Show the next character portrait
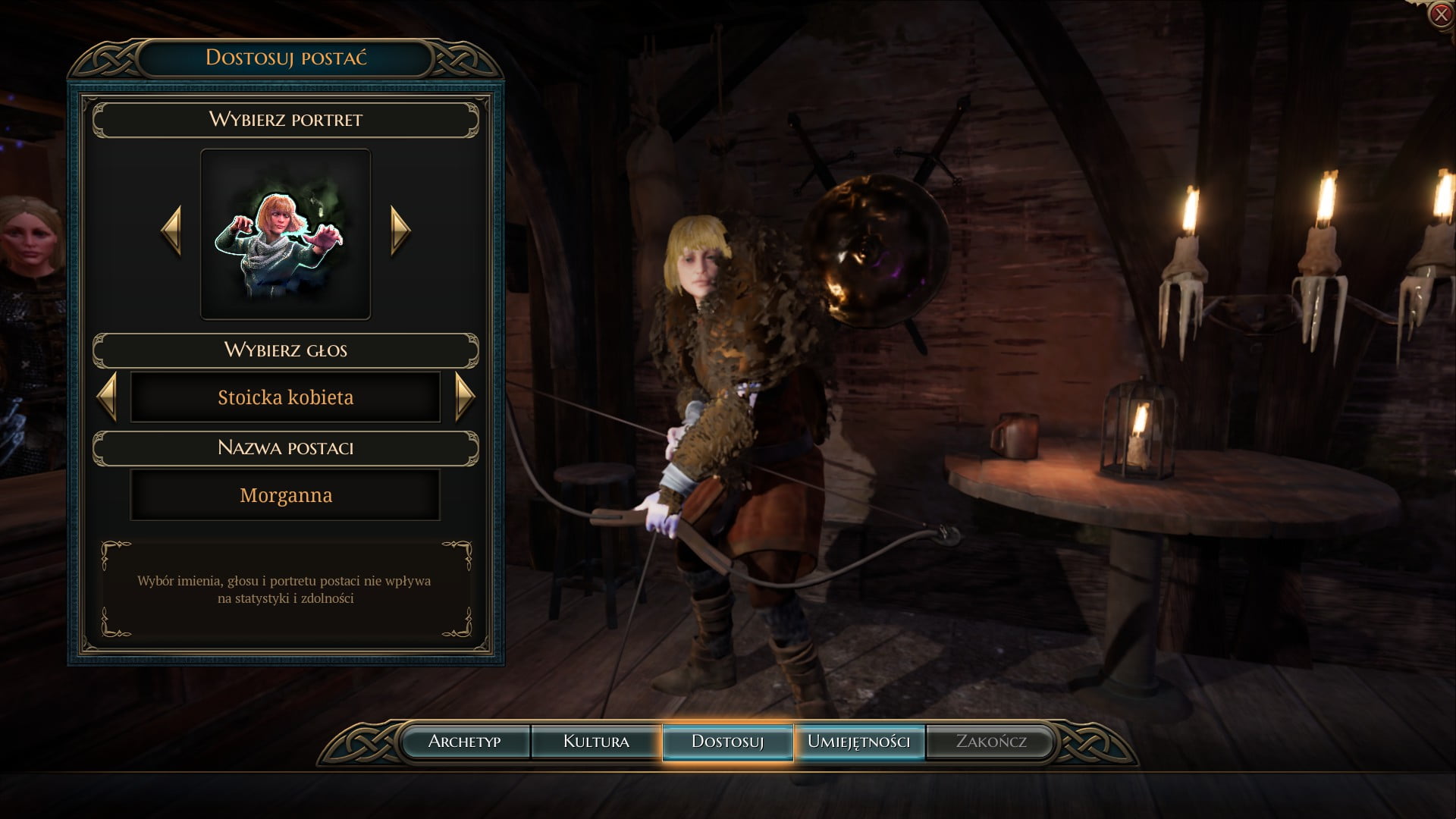 pos(400,231)
